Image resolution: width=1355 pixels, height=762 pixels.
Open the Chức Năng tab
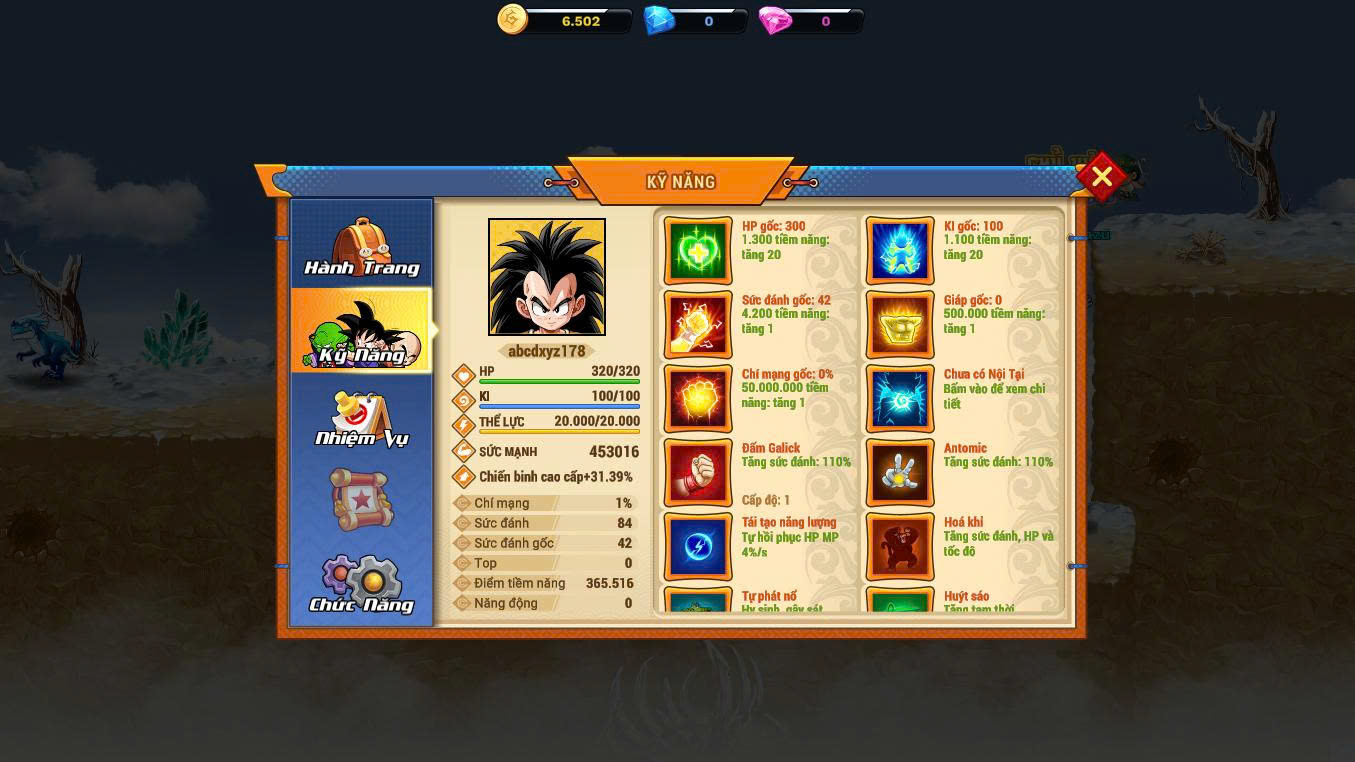coord(362,584)
